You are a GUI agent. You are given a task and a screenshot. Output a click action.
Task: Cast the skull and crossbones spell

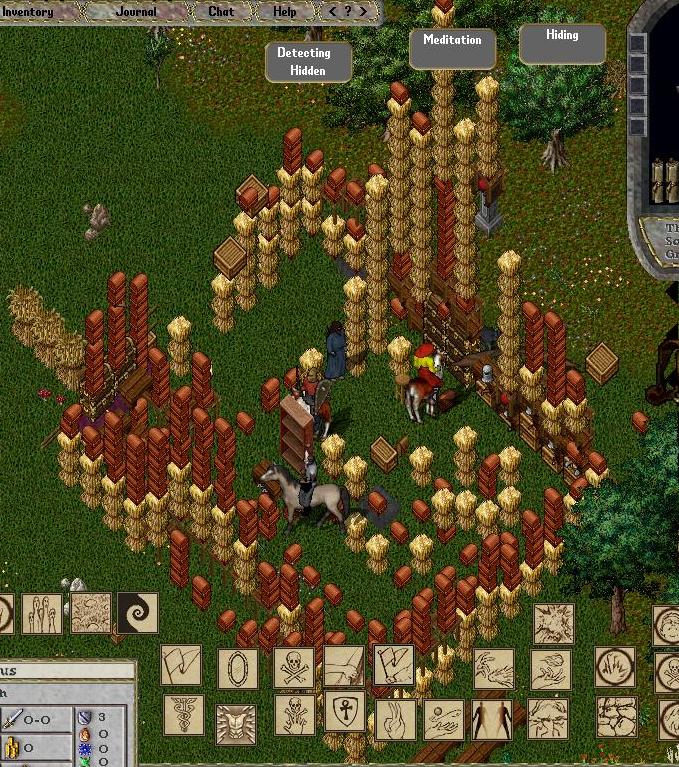click(294, 667)
